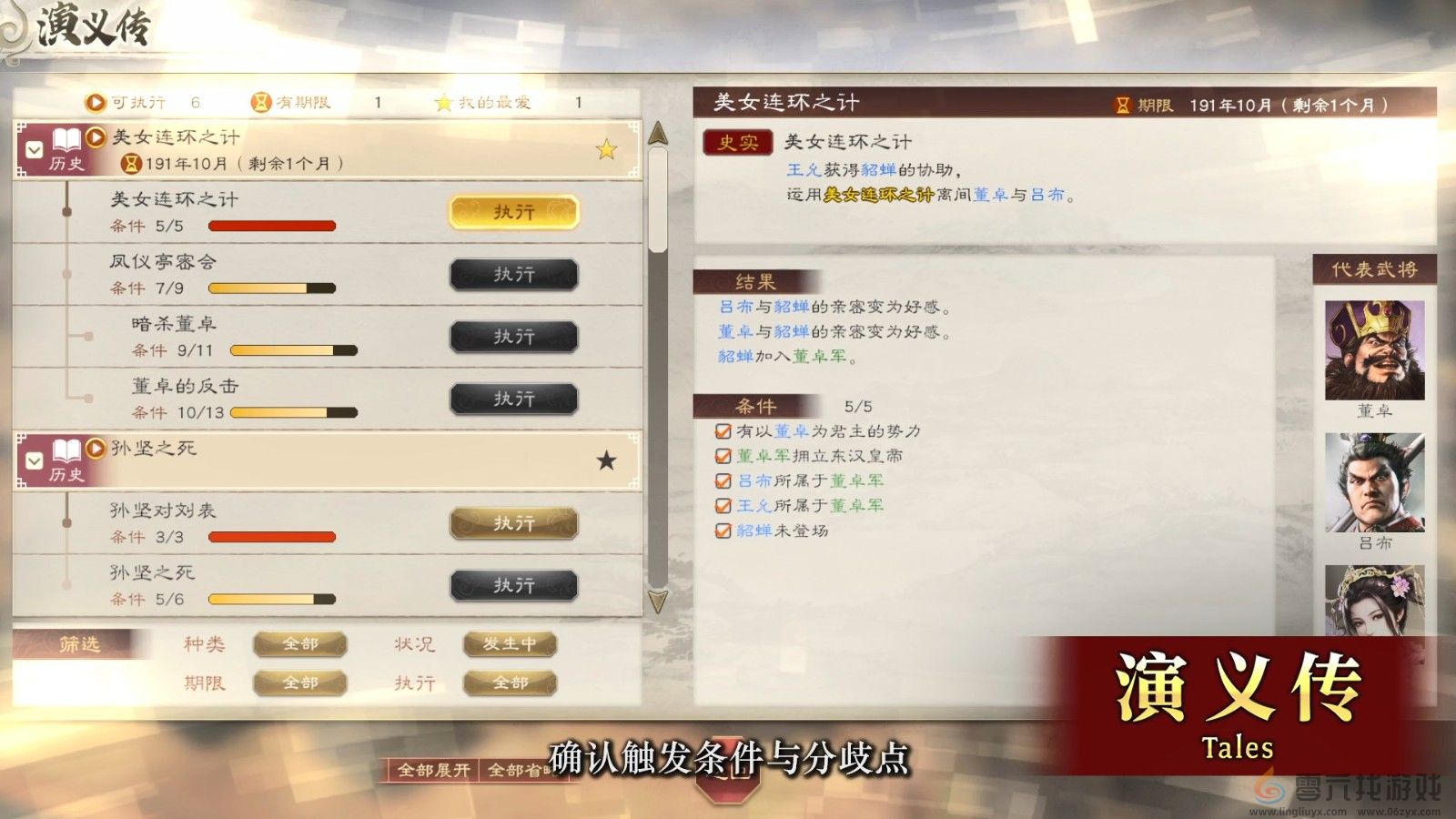Click the hourglass icon next to 期限 191年10月
This screenshot has height=819, width=1456.
click(1124, 103)
